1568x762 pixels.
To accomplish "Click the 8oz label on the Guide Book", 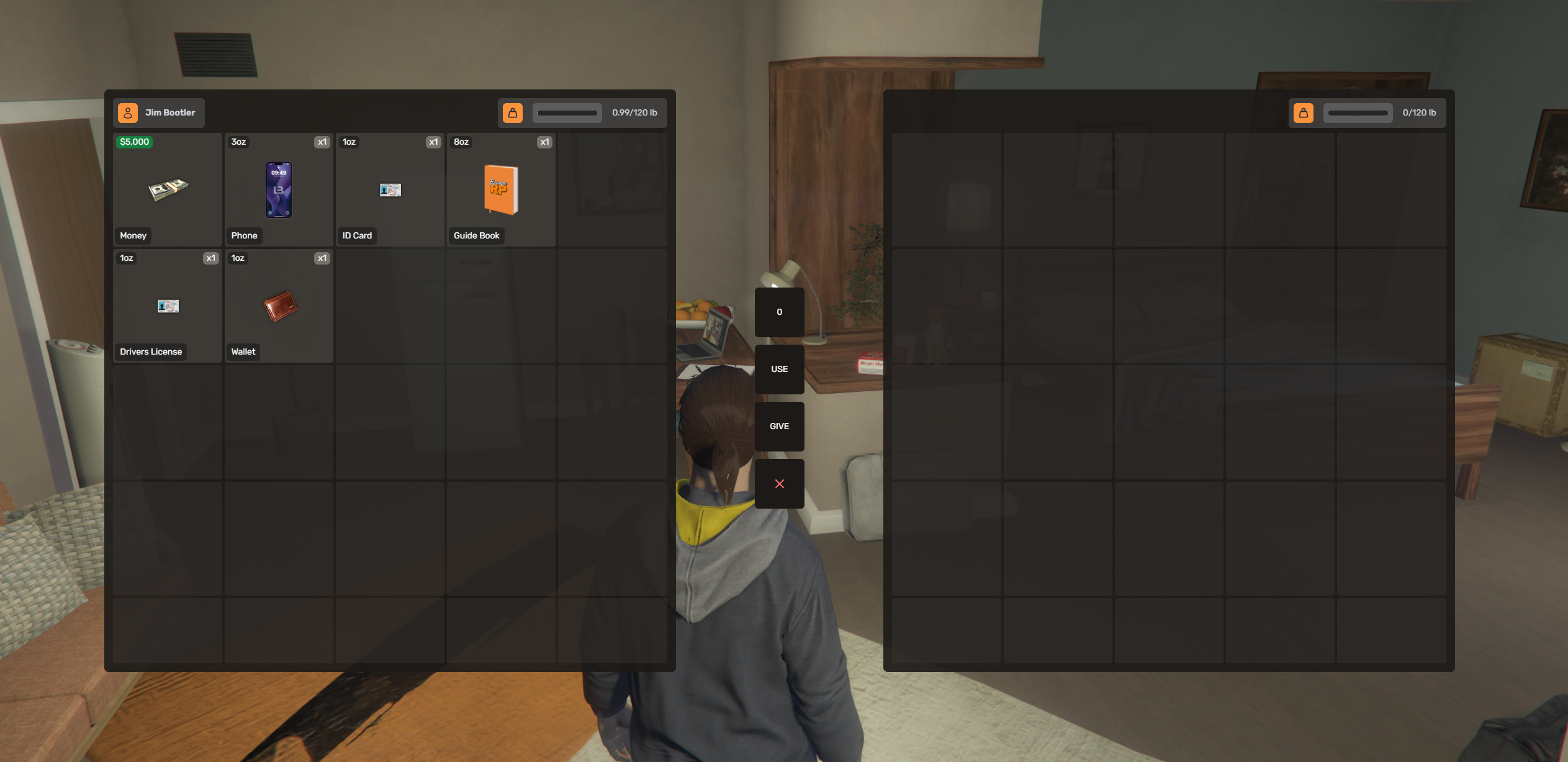I will (460, 142).
